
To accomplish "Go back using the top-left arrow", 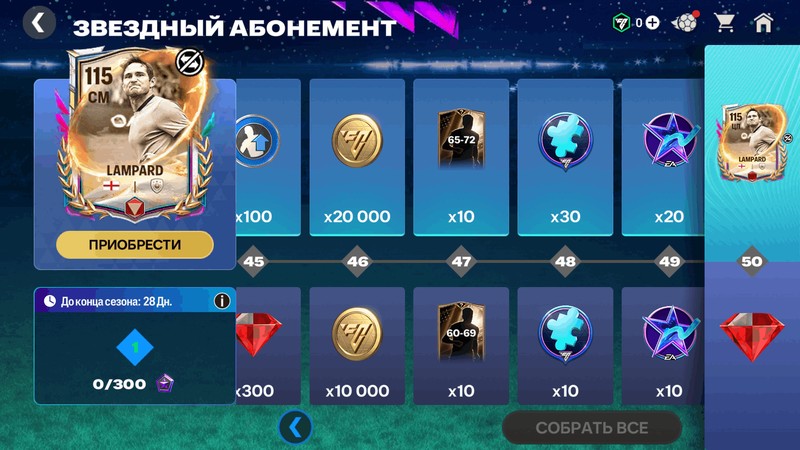I will tap(38, 22).
